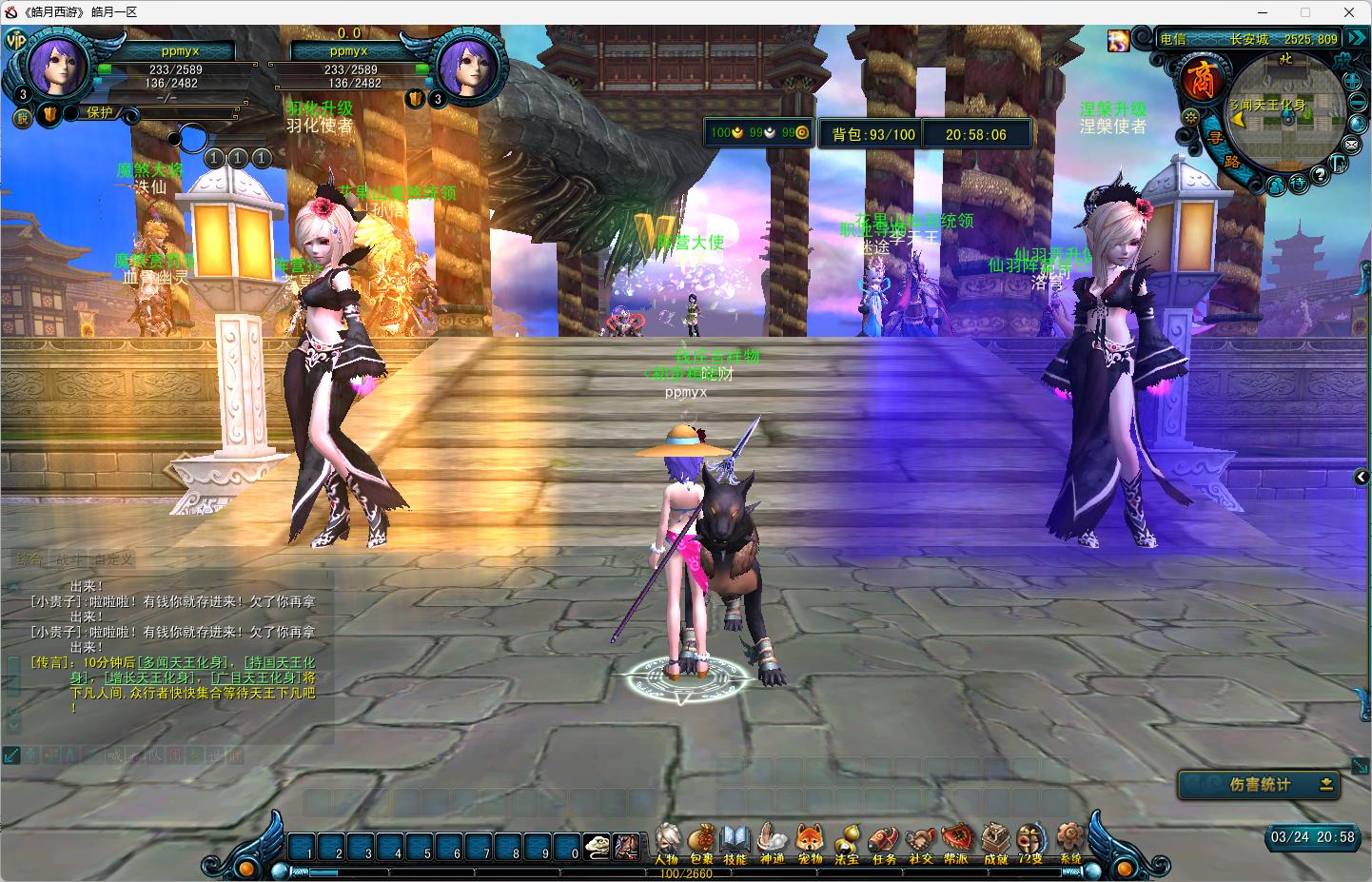The image size is (1372, 882).
Task: Open the mail envelope icon
Action: (1352, 145)
